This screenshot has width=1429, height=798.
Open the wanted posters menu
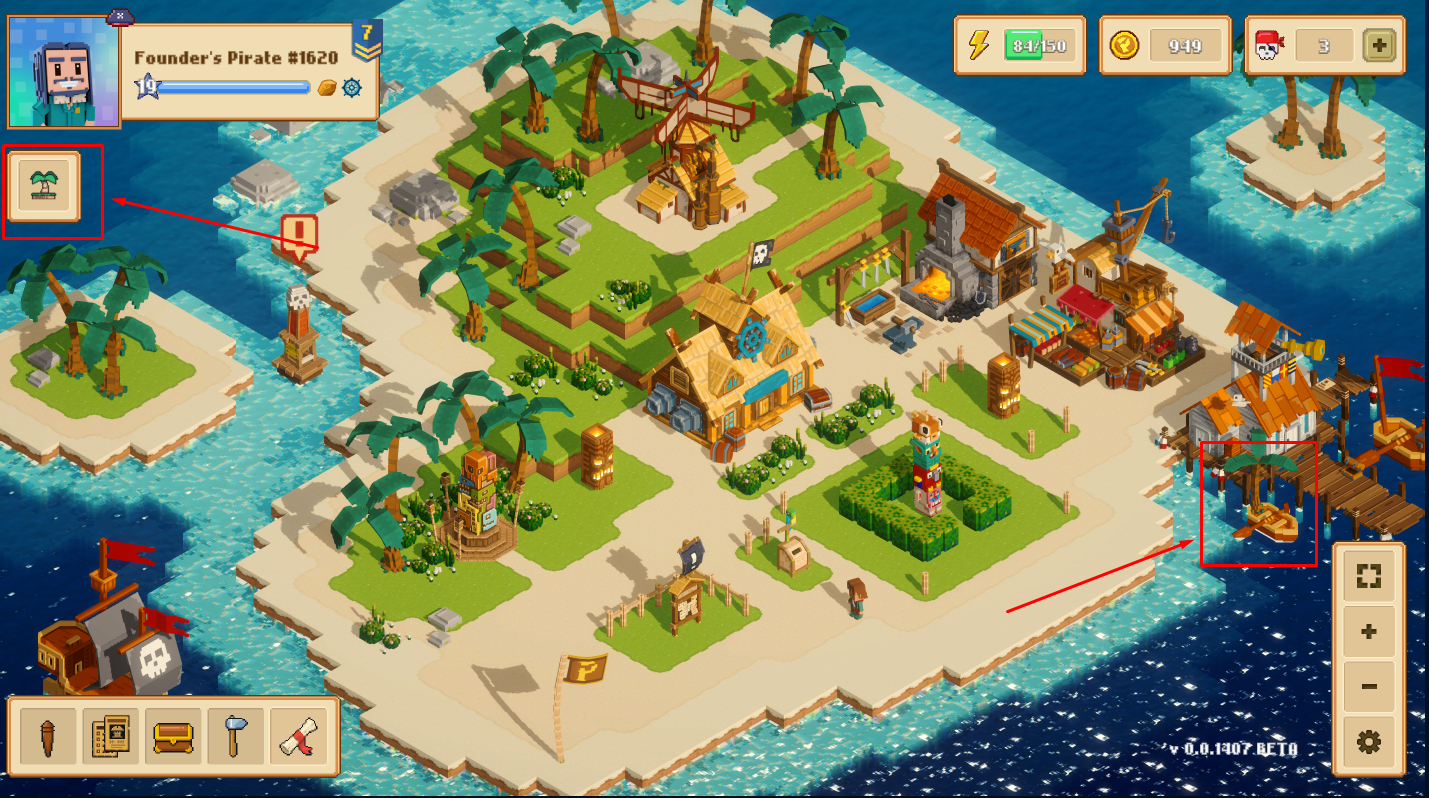(x=109, y=737)
